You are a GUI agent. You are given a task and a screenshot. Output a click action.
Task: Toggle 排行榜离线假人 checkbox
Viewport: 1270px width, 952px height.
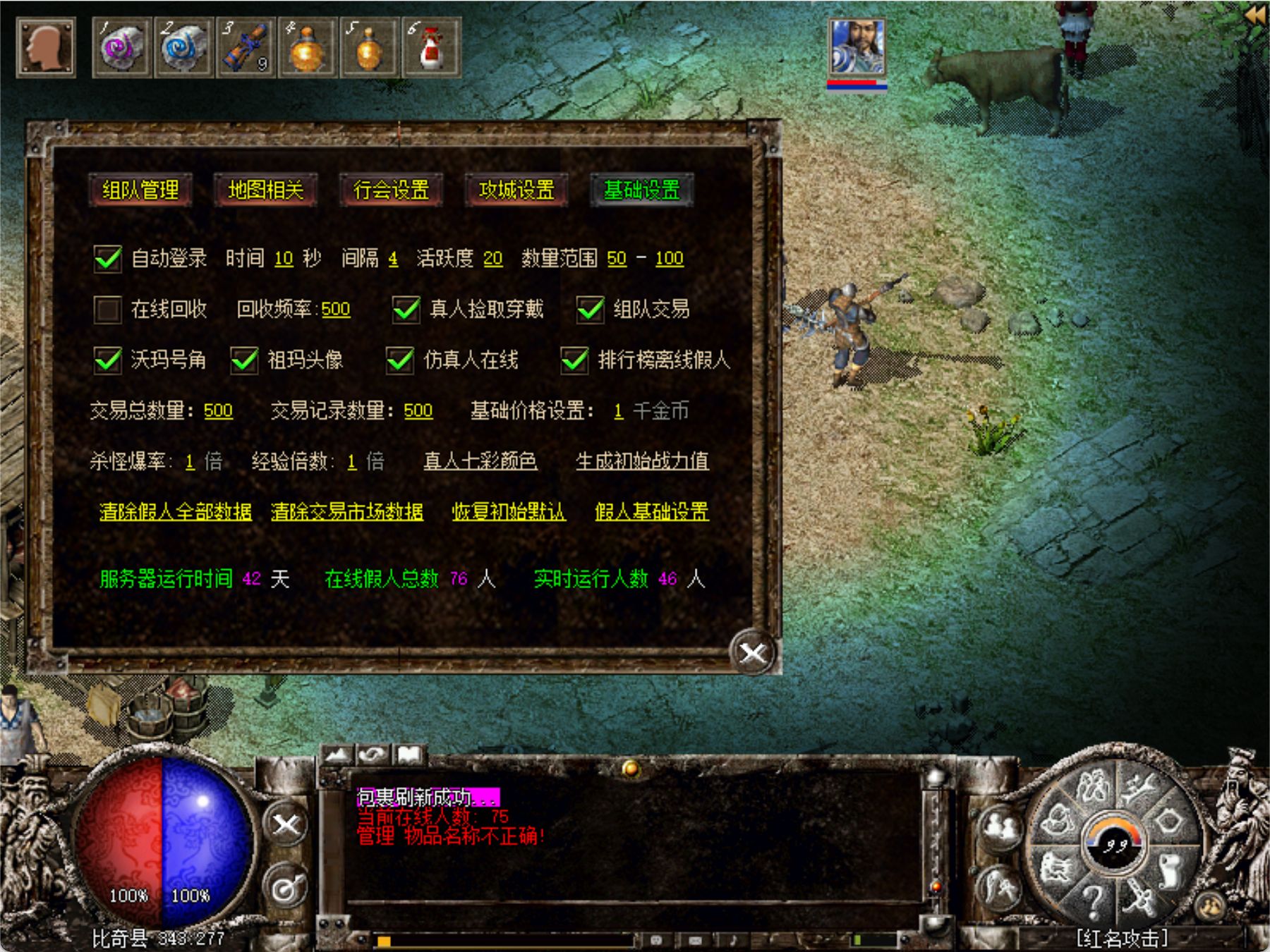point(575,360)
